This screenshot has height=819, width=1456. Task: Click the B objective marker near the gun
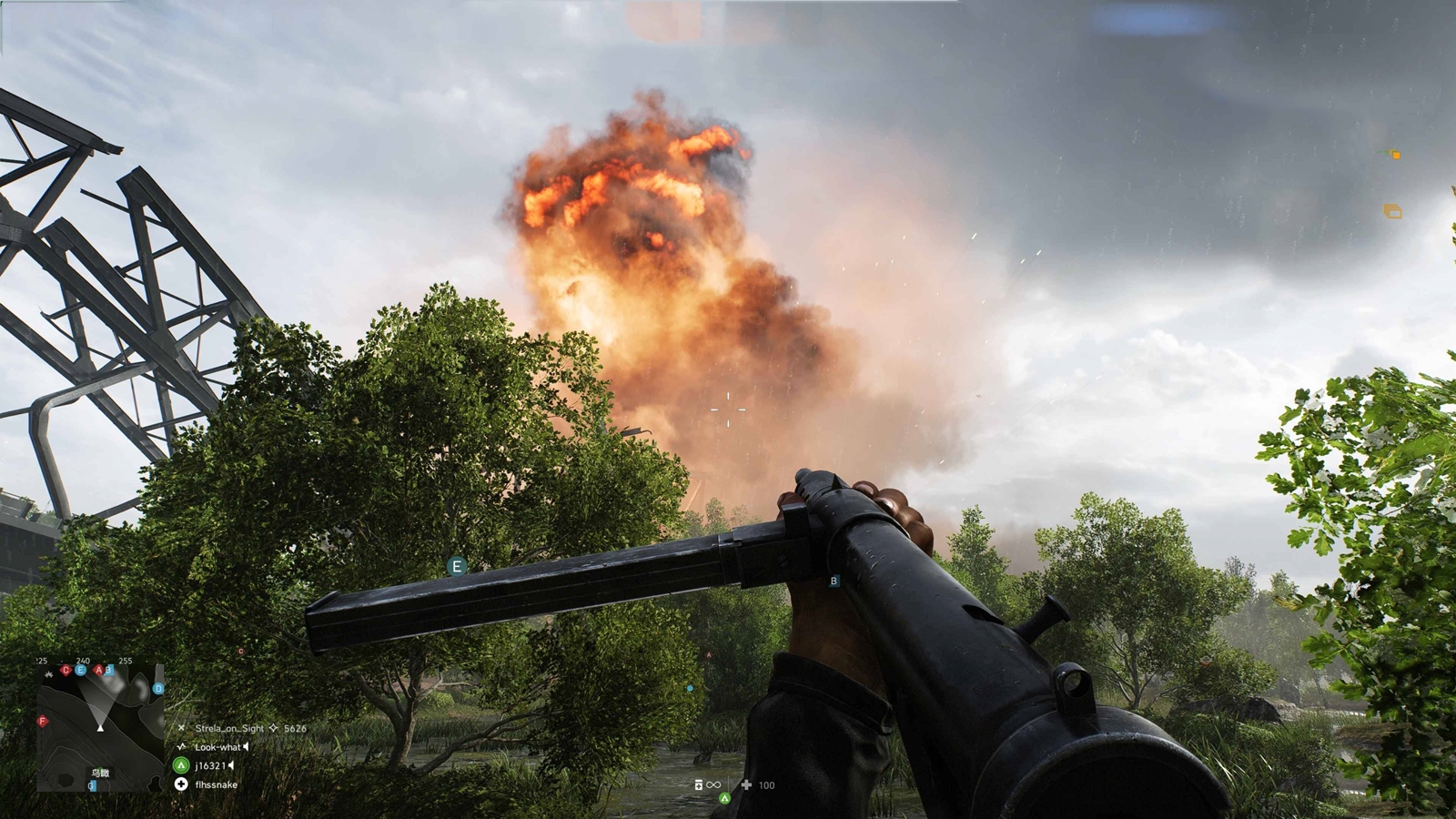pos(834,581)
